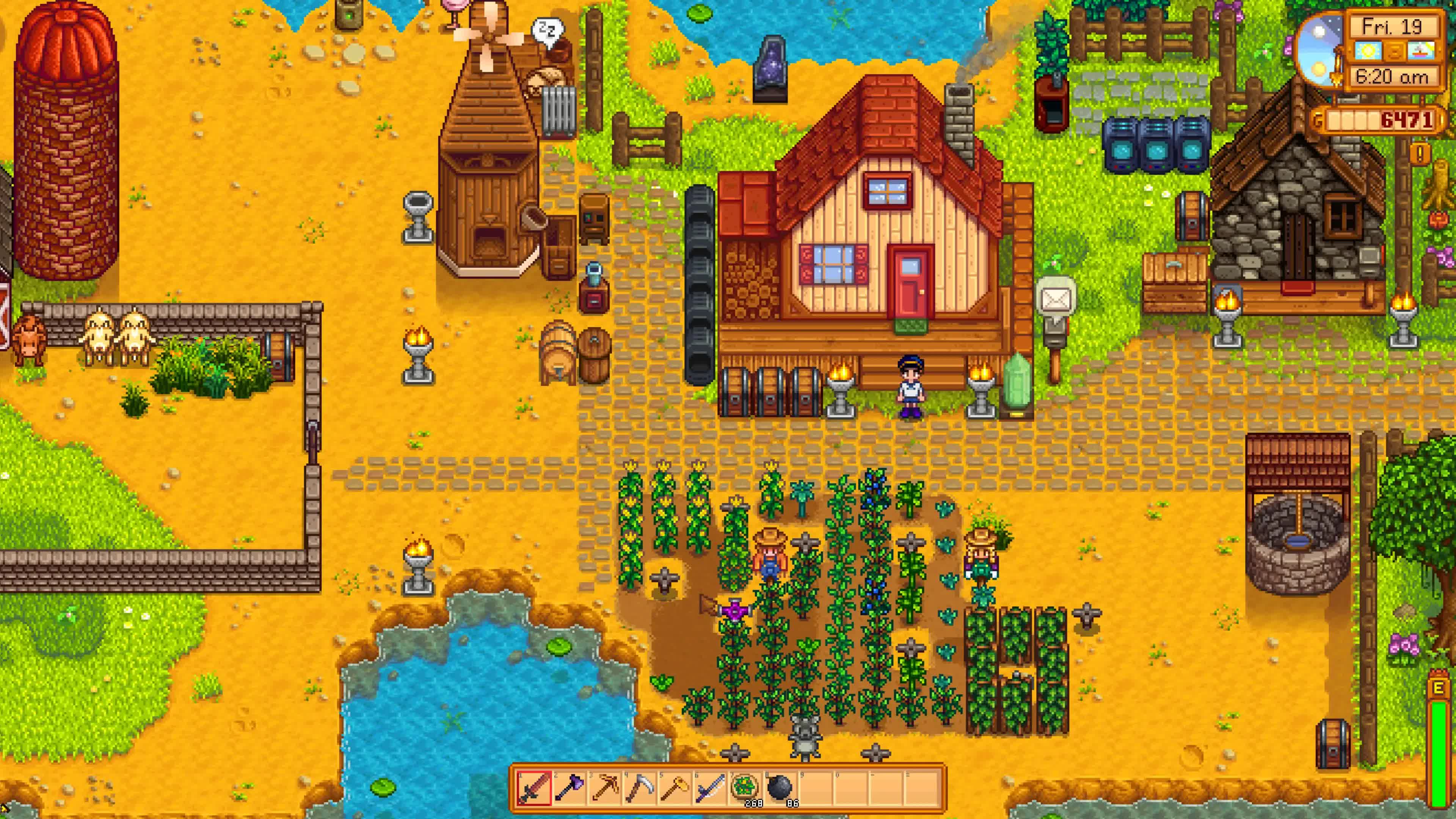Choose the bomb stack of 86
The height and width of the screenshot is (819, 1456).
point(780,788)
